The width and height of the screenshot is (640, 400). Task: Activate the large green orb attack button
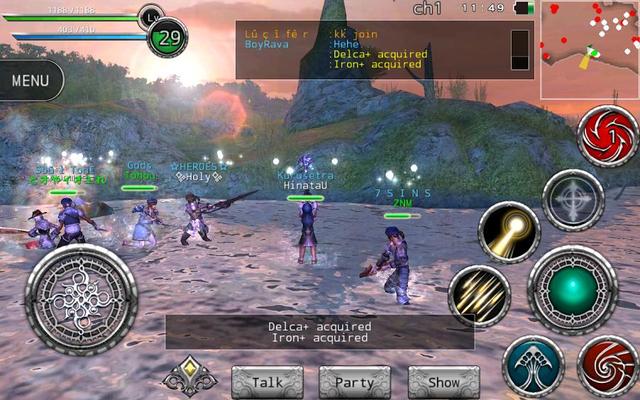click(572, 289)
